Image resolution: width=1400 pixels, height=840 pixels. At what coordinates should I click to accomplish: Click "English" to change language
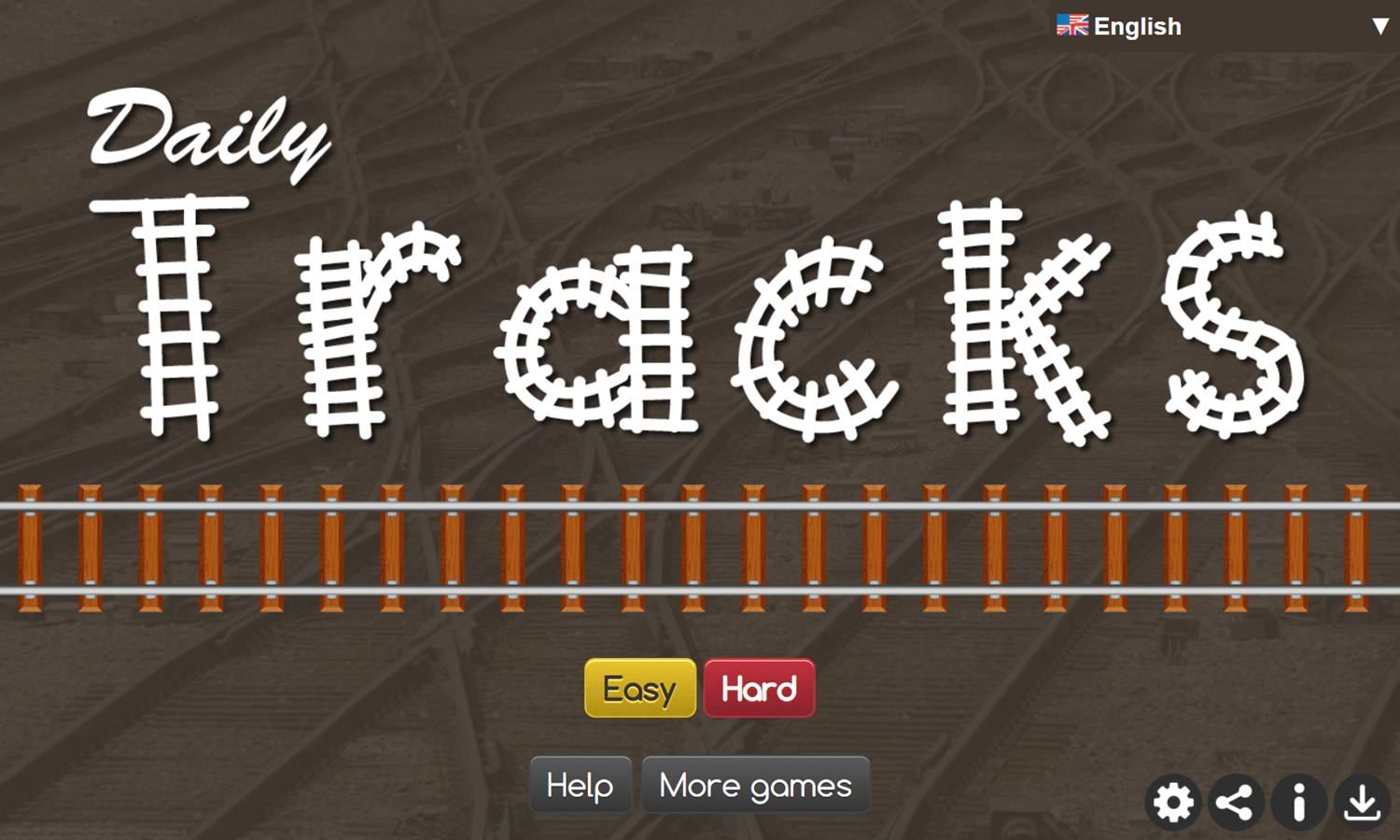click(x=1137, y=25)
